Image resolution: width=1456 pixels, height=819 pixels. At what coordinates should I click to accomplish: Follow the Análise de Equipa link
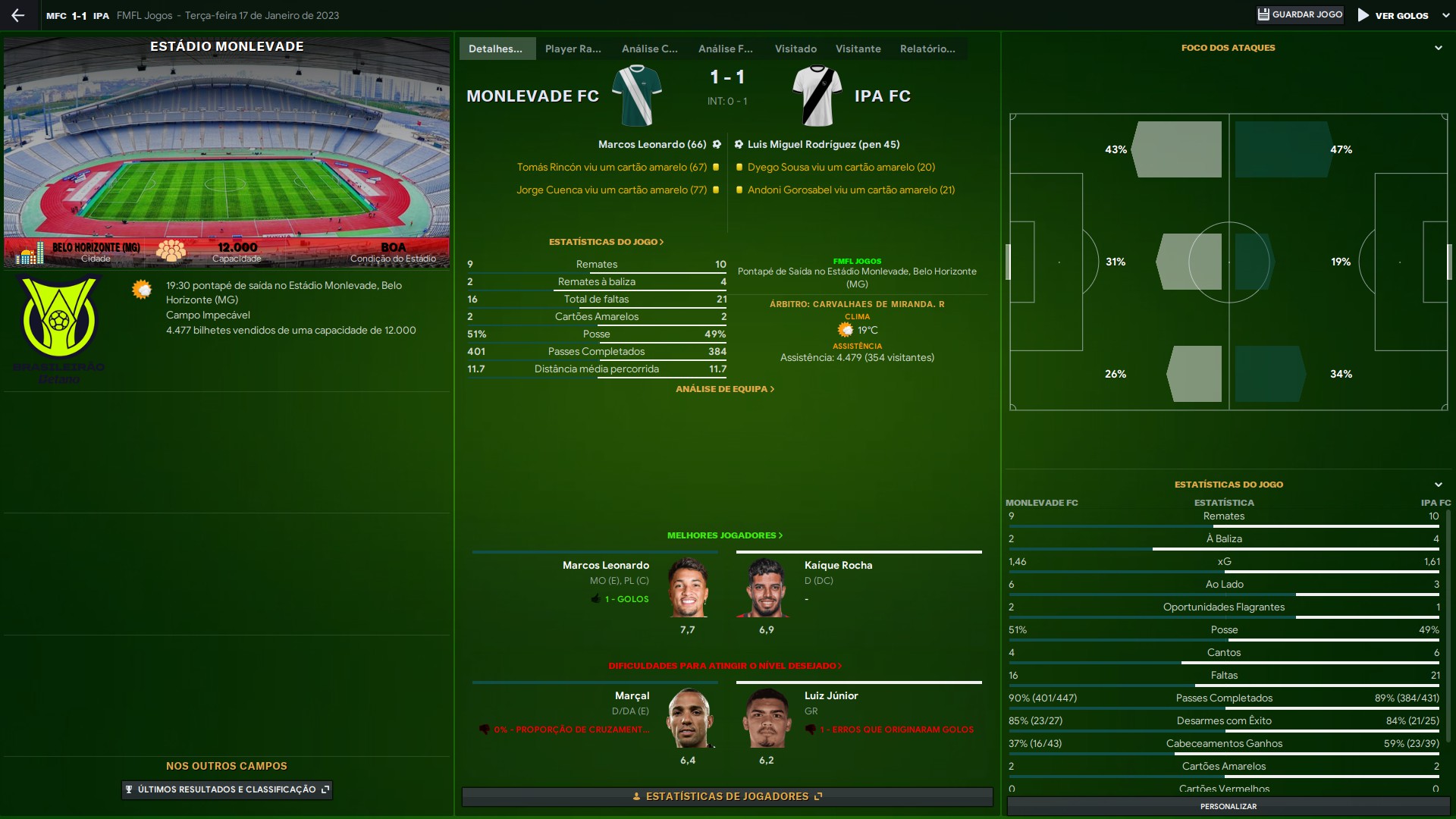click(724, 389)
